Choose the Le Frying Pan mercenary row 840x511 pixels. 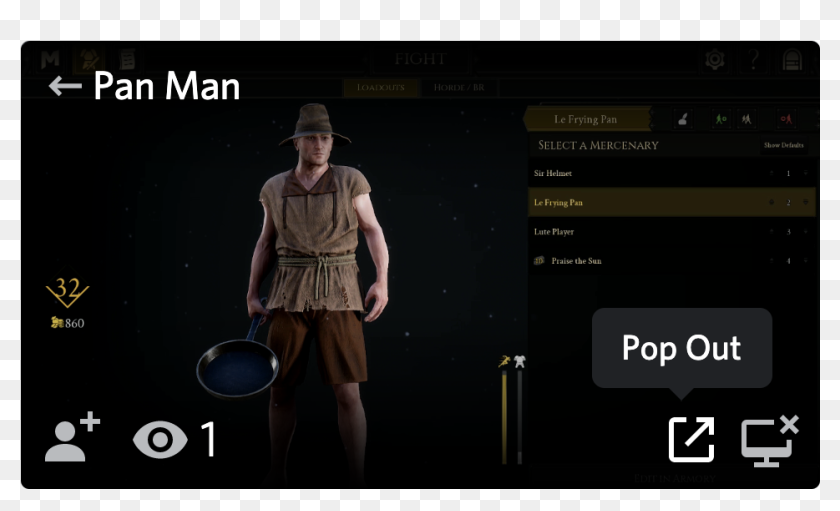tap(600, 202)
